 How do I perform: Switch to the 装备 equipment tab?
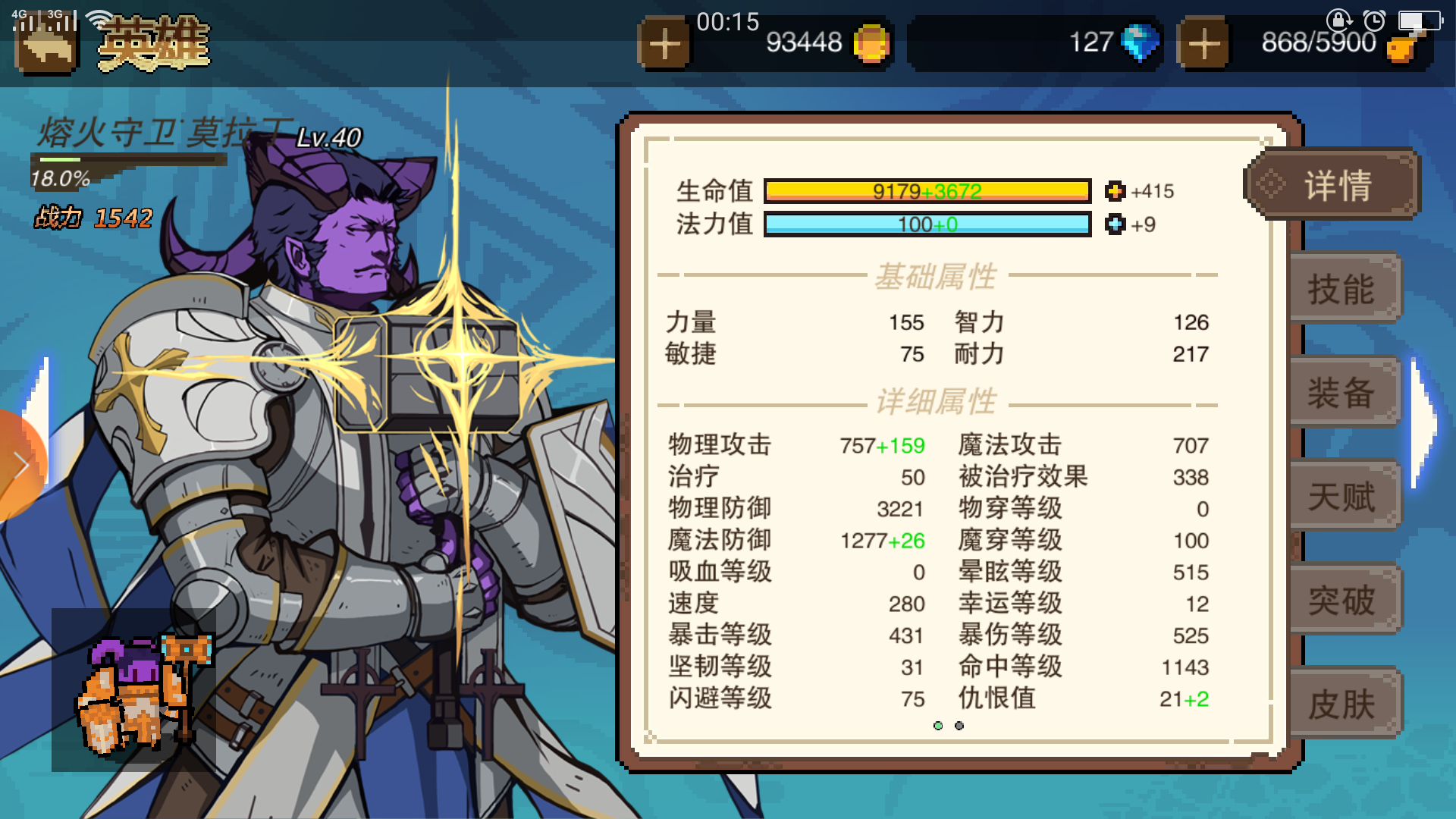pyautogui.click(x=1344, y=393)
